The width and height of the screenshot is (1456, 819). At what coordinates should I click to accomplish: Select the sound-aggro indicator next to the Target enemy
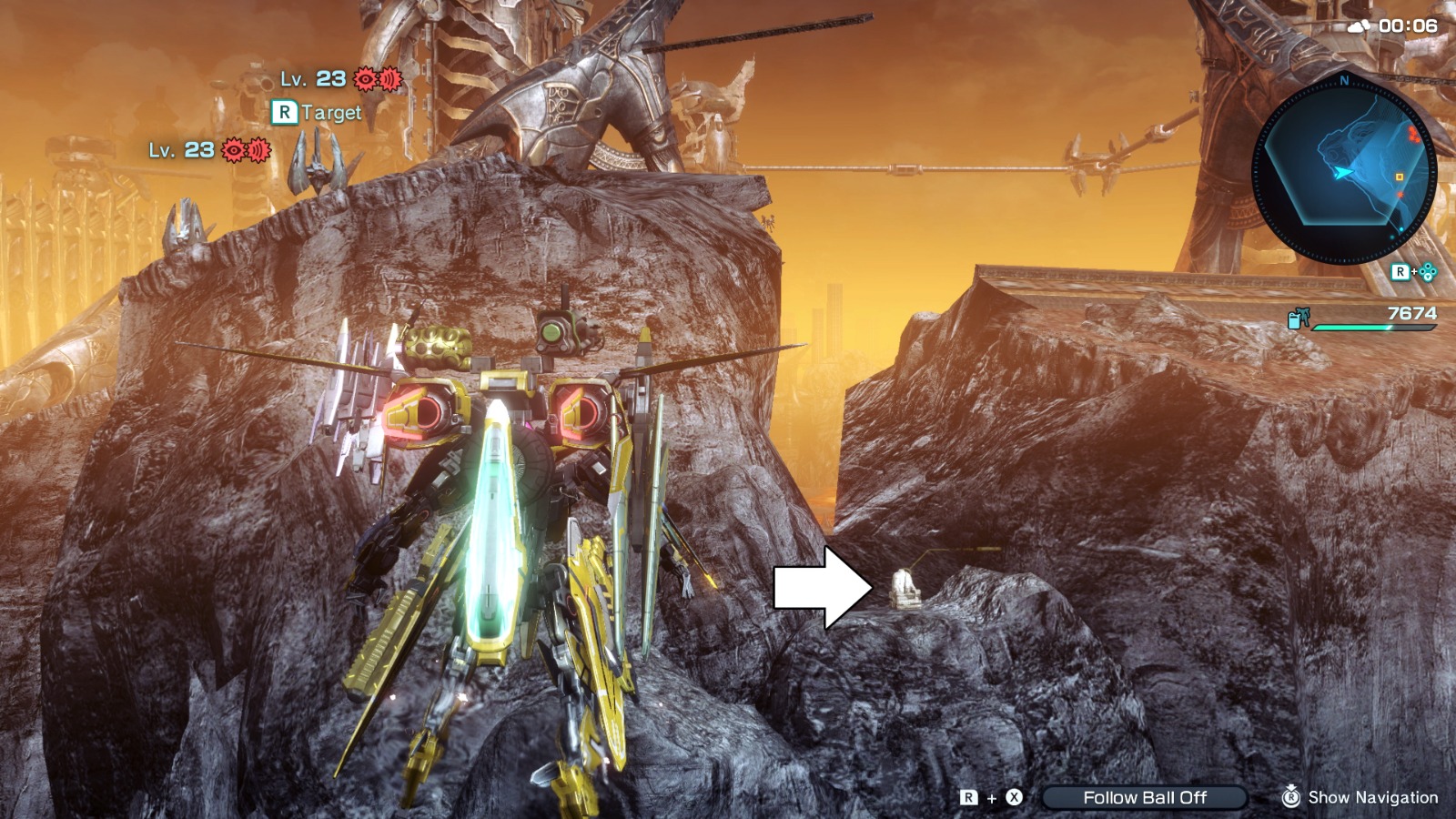tap(389, 79)
